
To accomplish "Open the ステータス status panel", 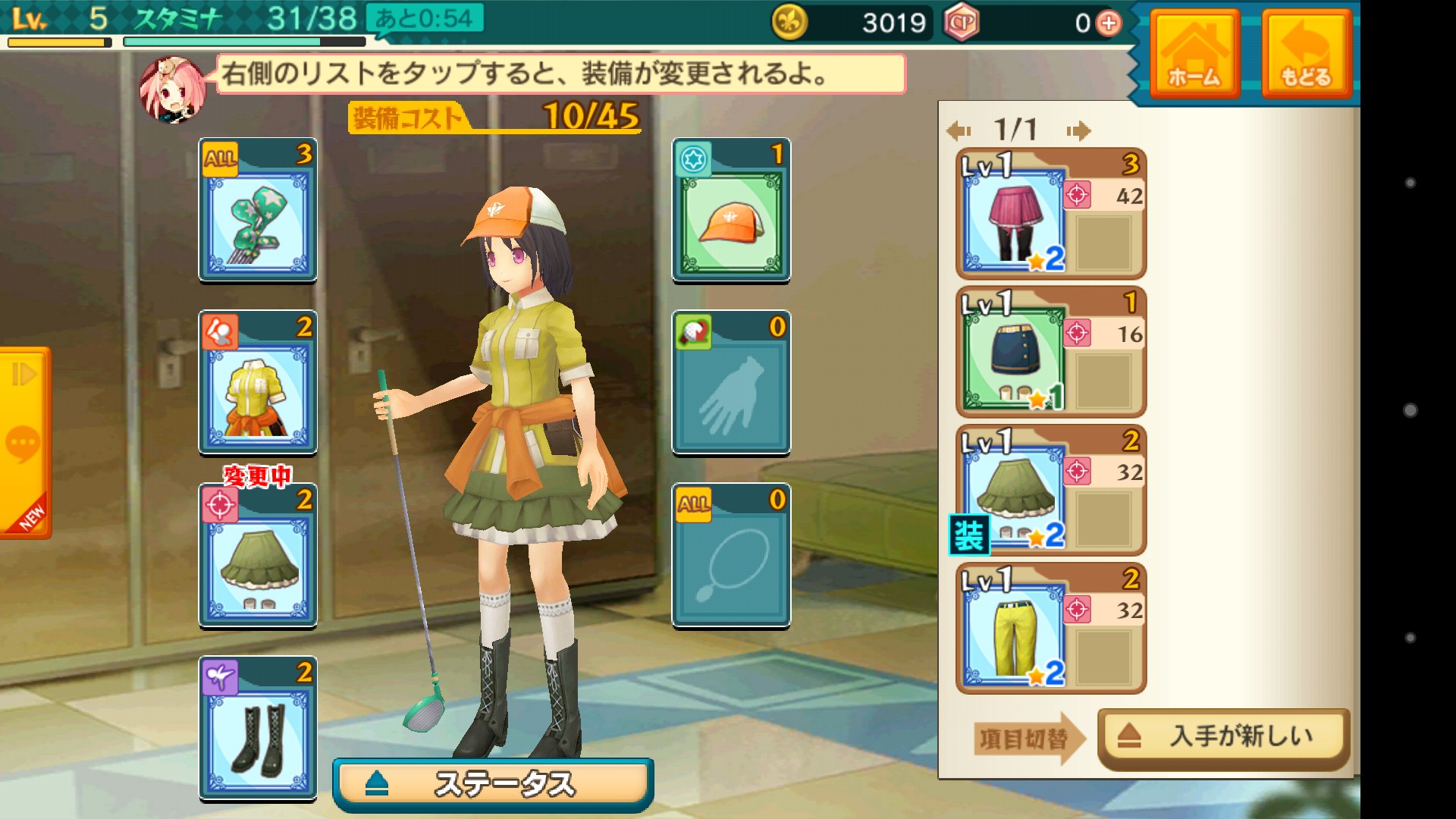I will click(493, 784).
